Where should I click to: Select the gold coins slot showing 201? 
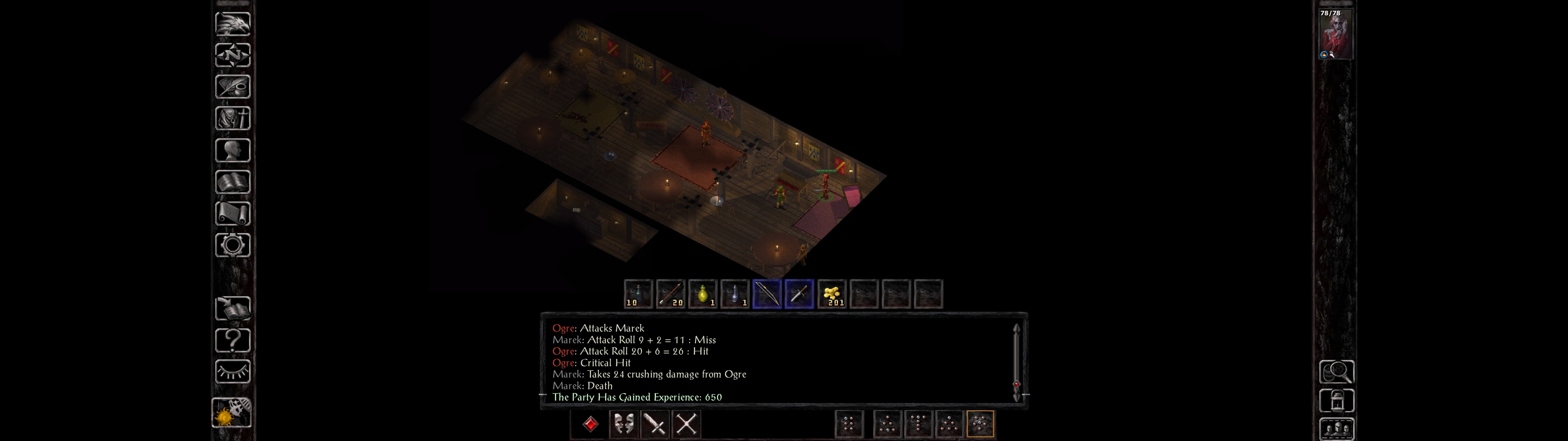(831, 294)
